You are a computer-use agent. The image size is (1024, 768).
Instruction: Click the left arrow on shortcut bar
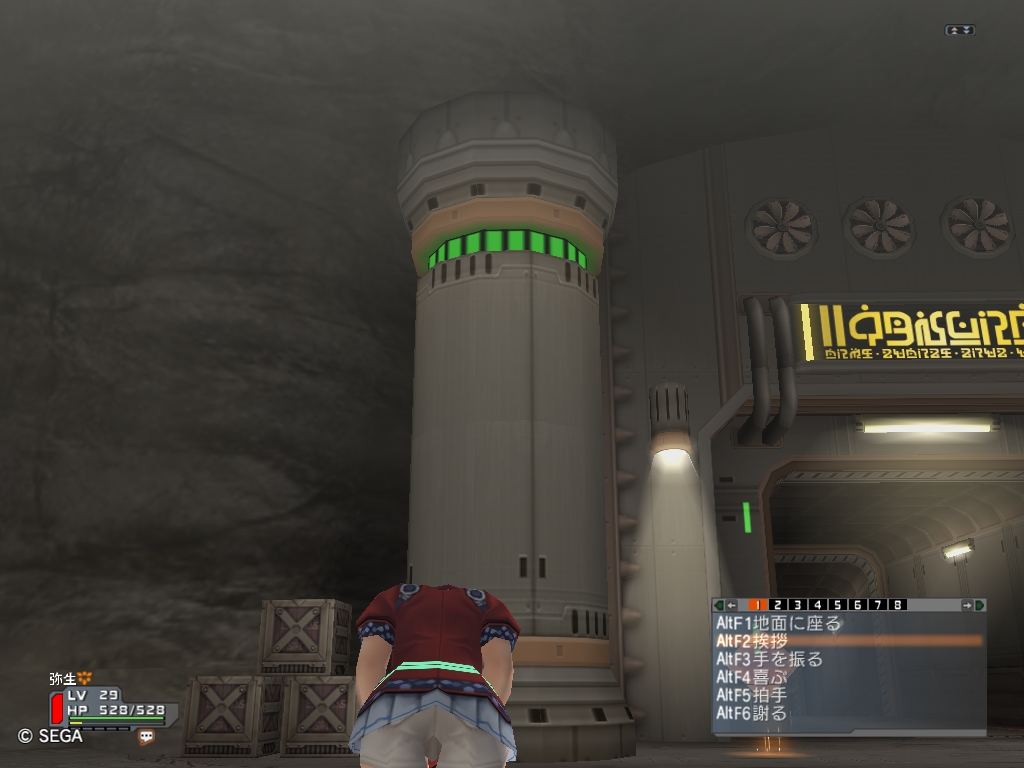[731, 605]
